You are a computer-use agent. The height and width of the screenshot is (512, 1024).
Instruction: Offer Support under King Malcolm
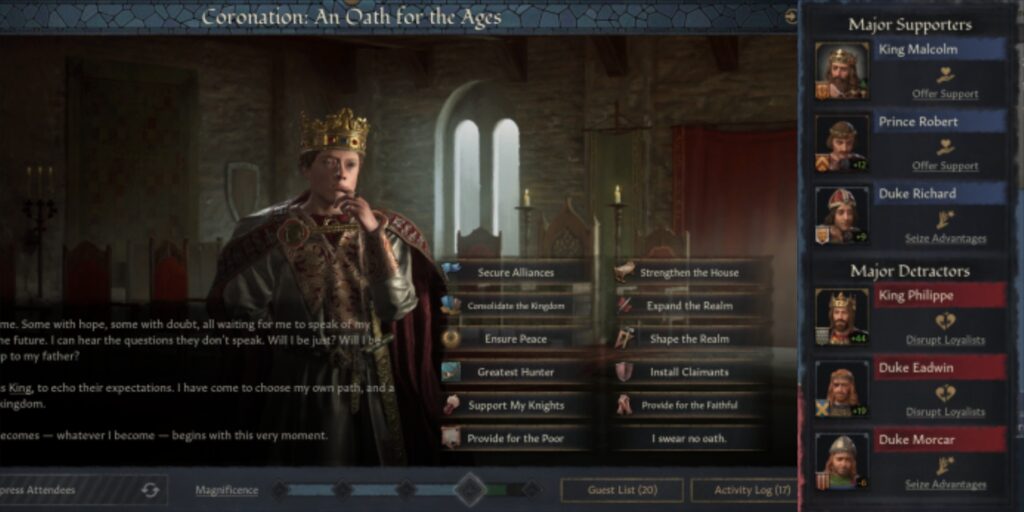coord(945,94)
